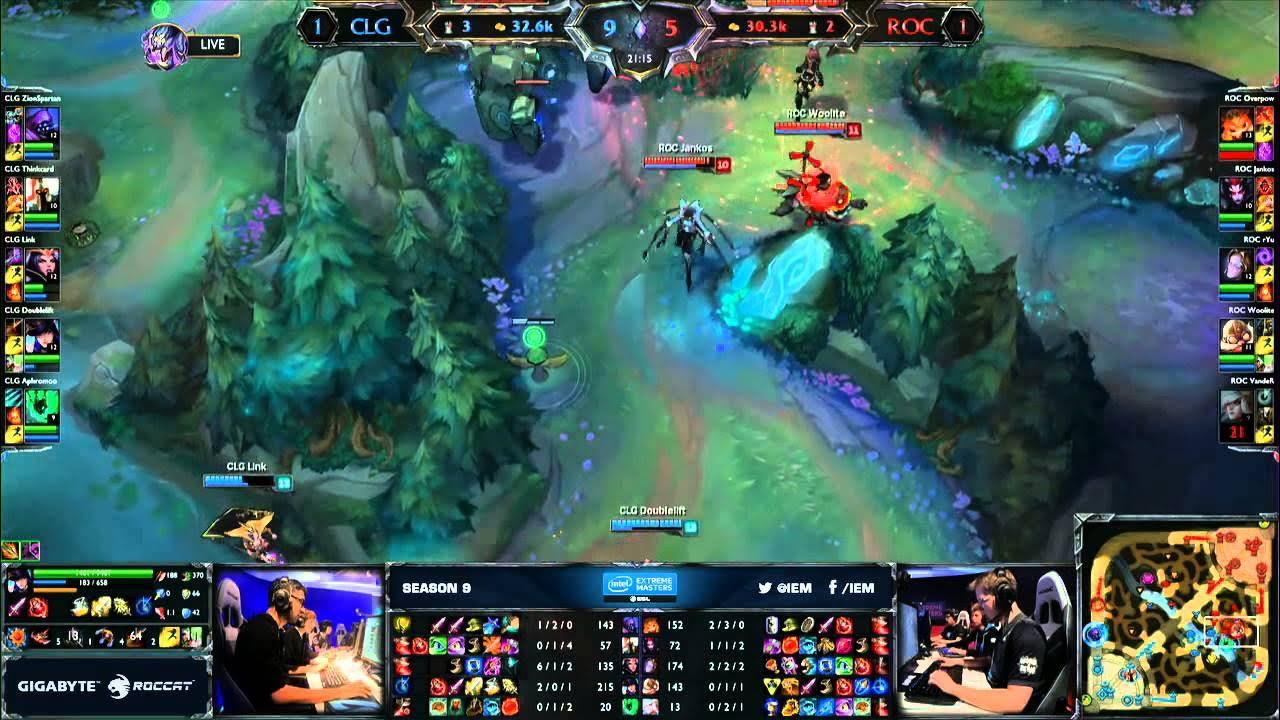Image resolution: width=1280 pixels, height=720 pixels.
Task: Click the turret count icon beside ROC's gold
Action: (813, 26)
